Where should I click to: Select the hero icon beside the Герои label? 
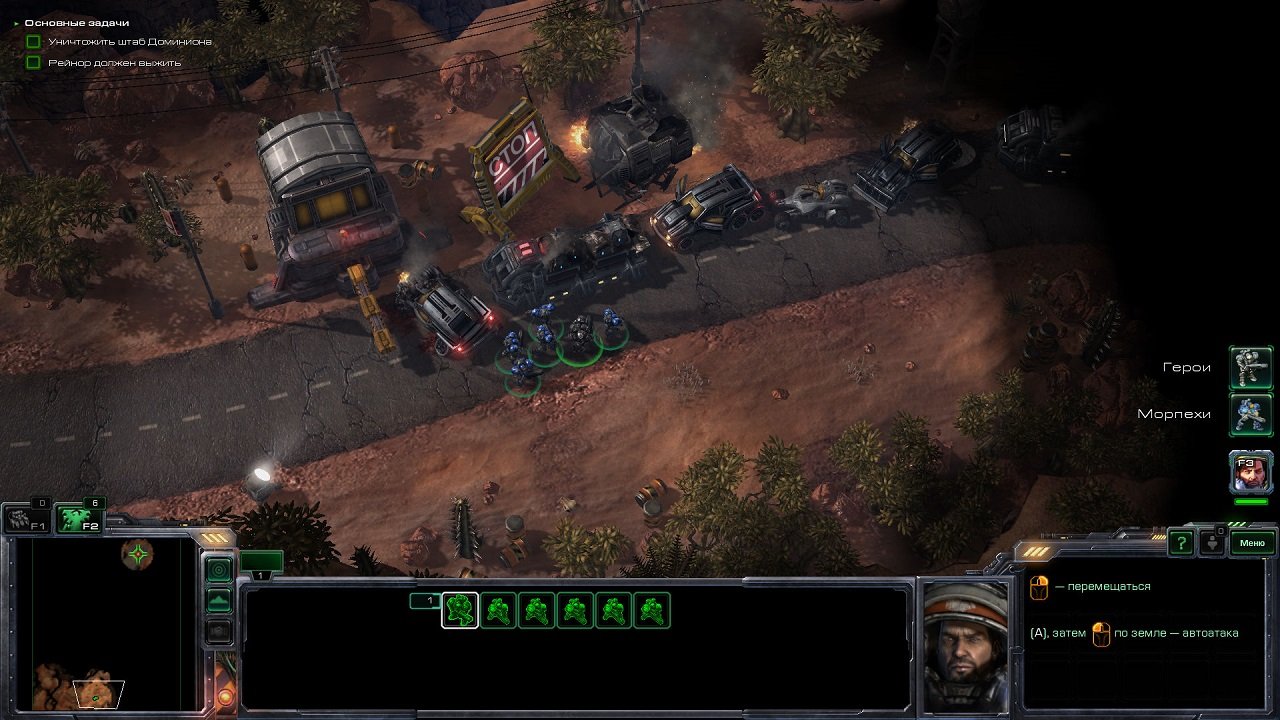[1252, 366]
